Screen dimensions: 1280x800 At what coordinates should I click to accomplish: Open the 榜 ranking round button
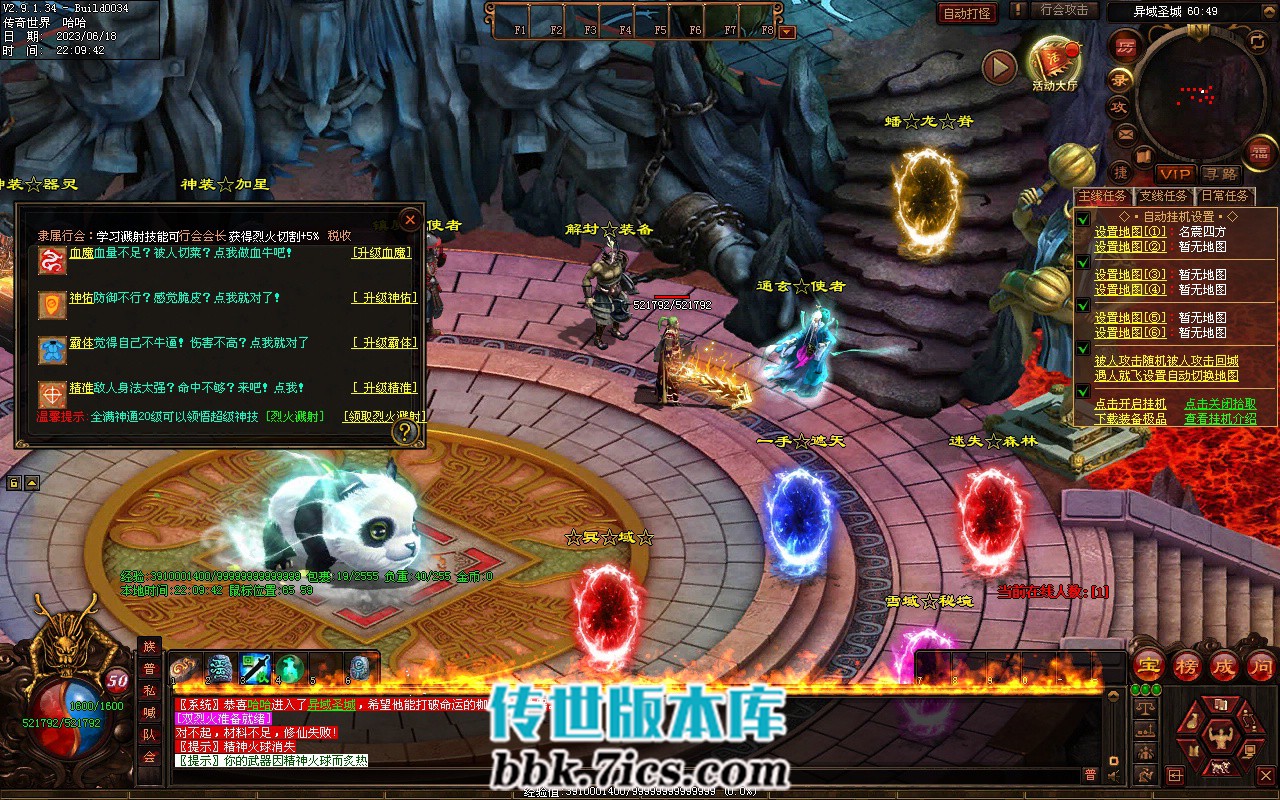coord(1186,666)
